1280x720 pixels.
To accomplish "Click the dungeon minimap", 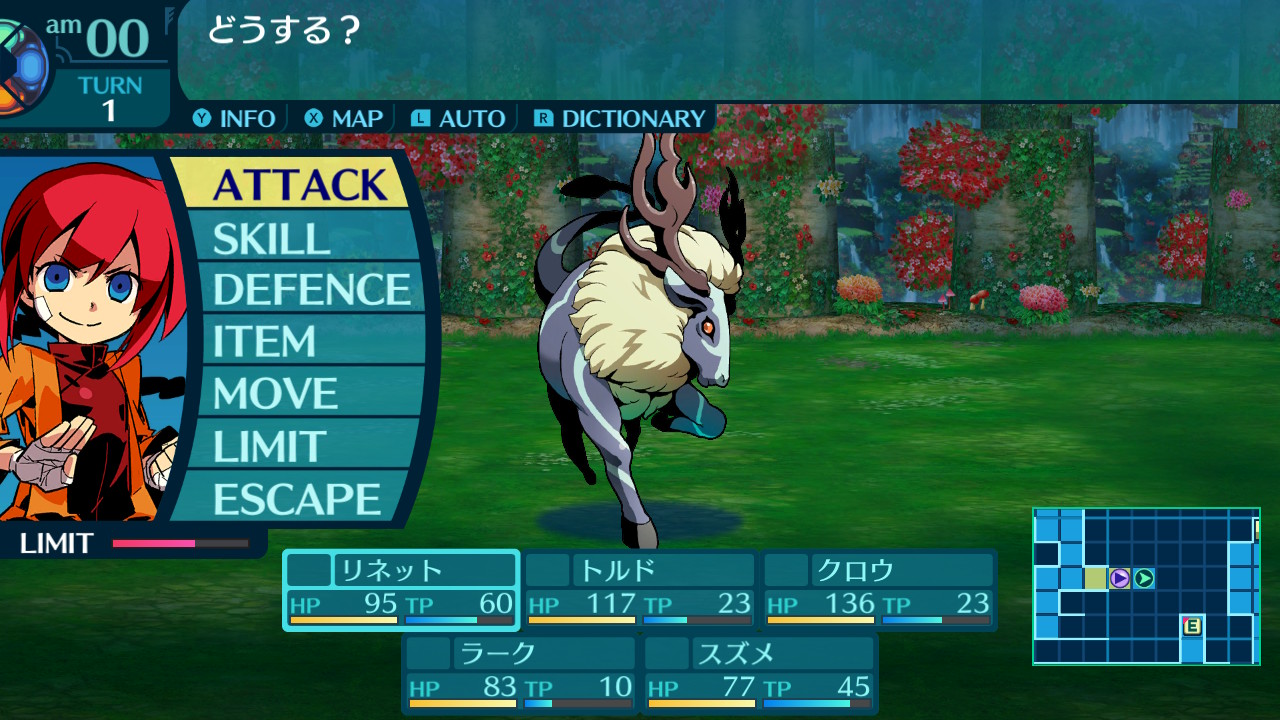I will point(1146,586).
